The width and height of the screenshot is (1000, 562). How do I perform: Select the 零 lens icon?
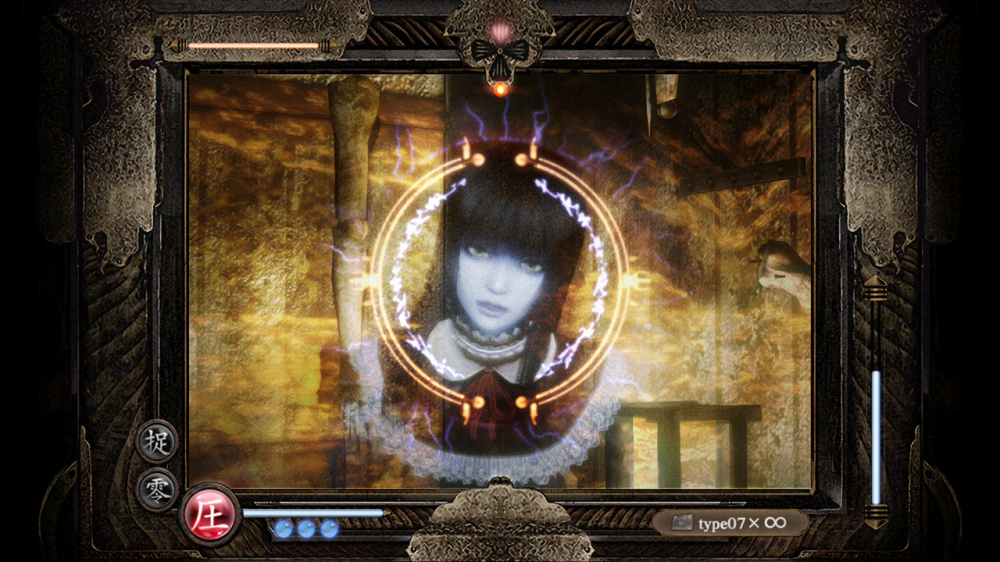[x=157, y=489]
